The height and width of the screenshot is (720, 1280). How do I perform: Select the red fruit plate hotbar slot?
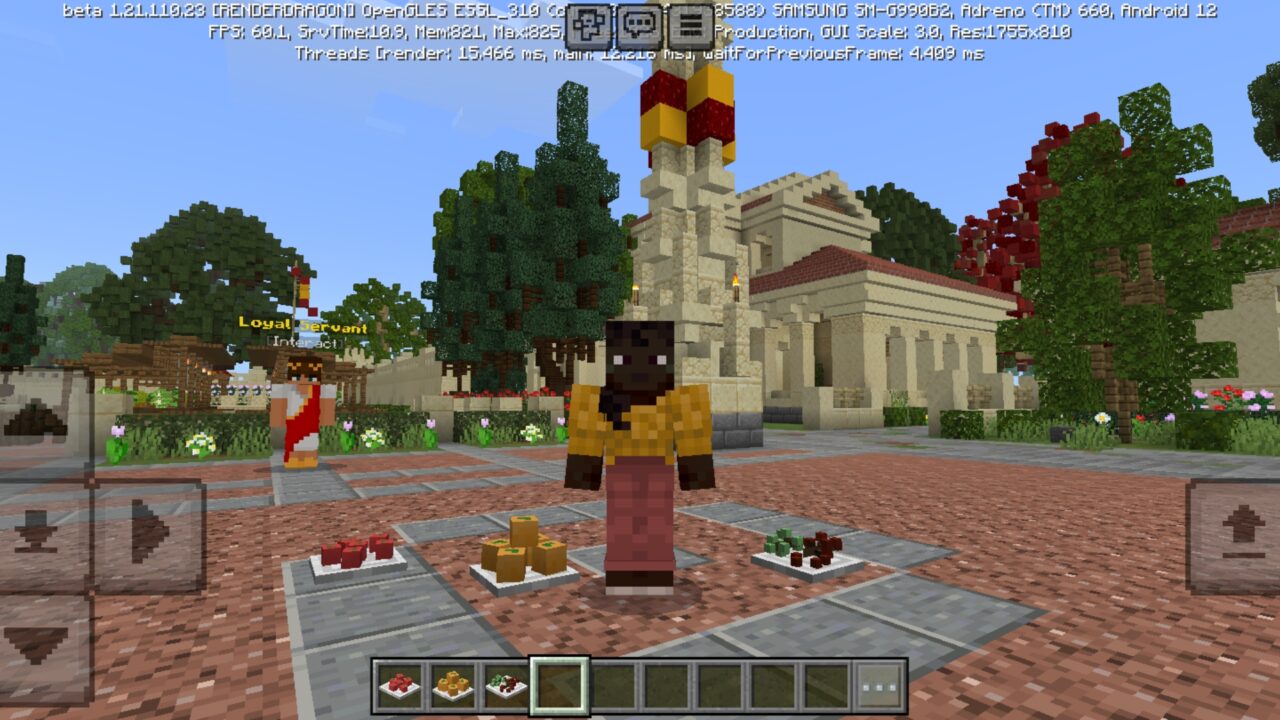click(399, 685)
